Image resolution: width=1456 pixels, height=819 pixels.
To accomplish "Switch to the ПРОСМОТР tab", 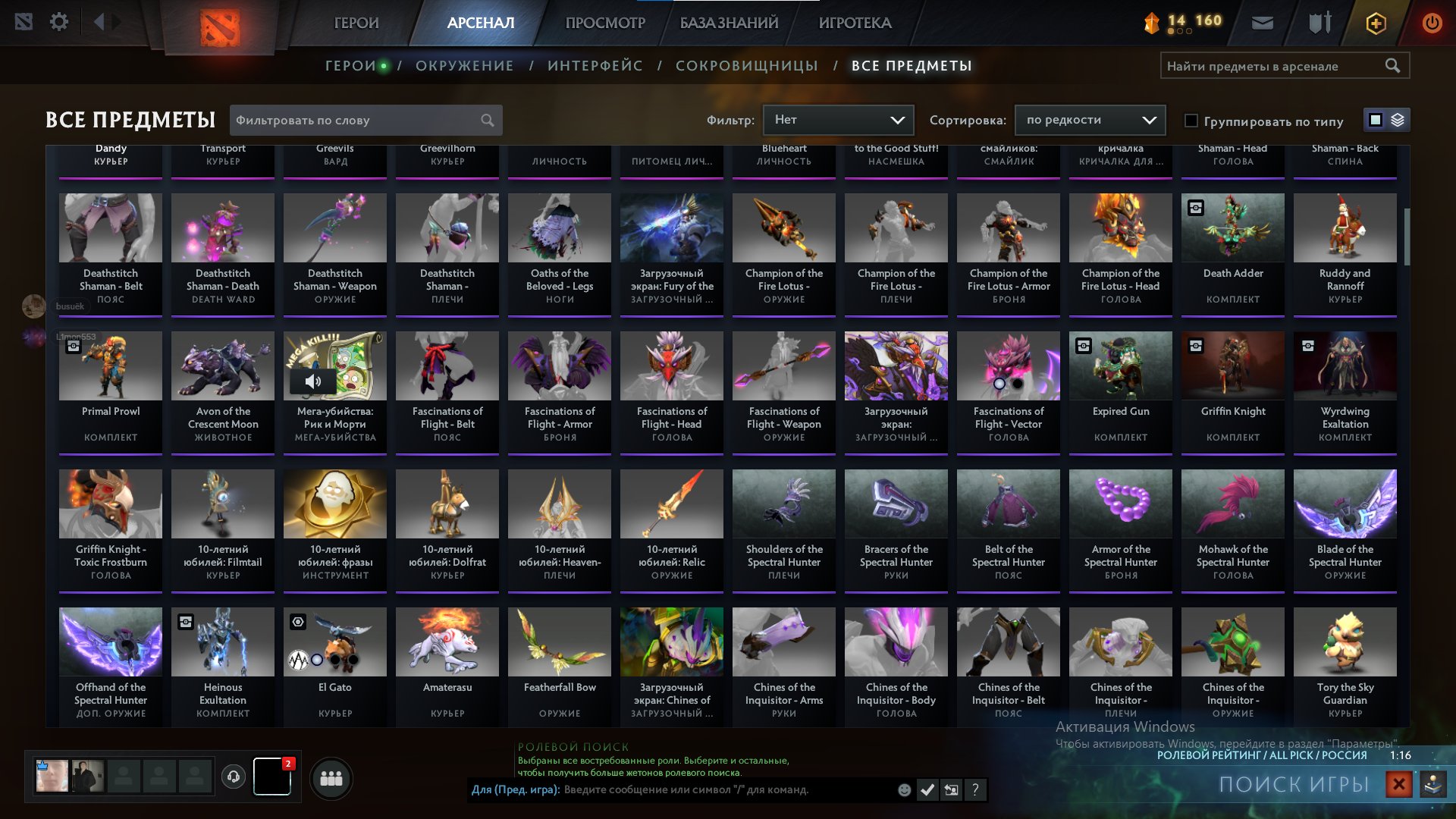I will (604, 23).
